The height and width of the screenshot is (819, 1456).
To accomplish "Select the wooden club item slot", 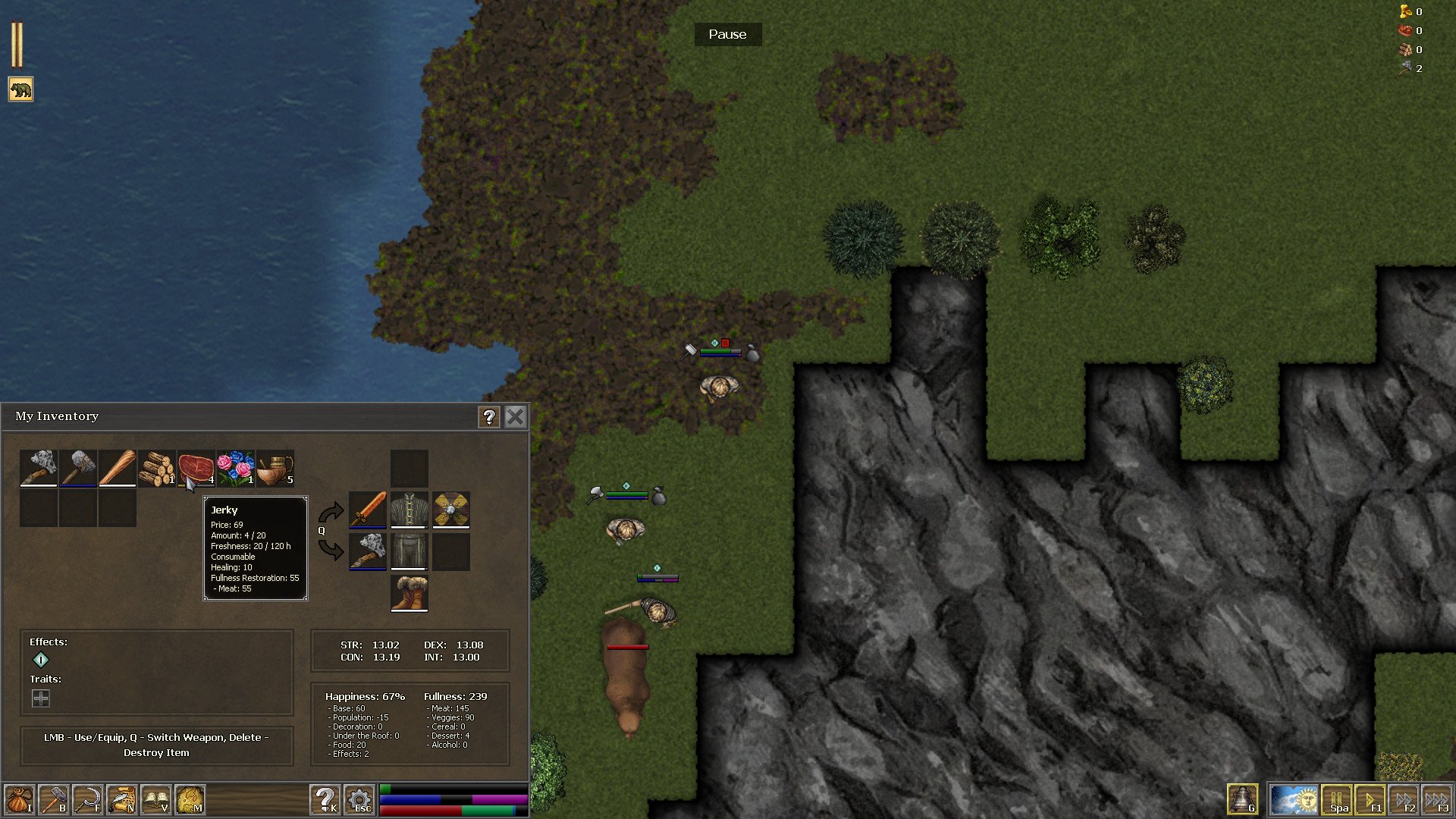I will (117, 468).
